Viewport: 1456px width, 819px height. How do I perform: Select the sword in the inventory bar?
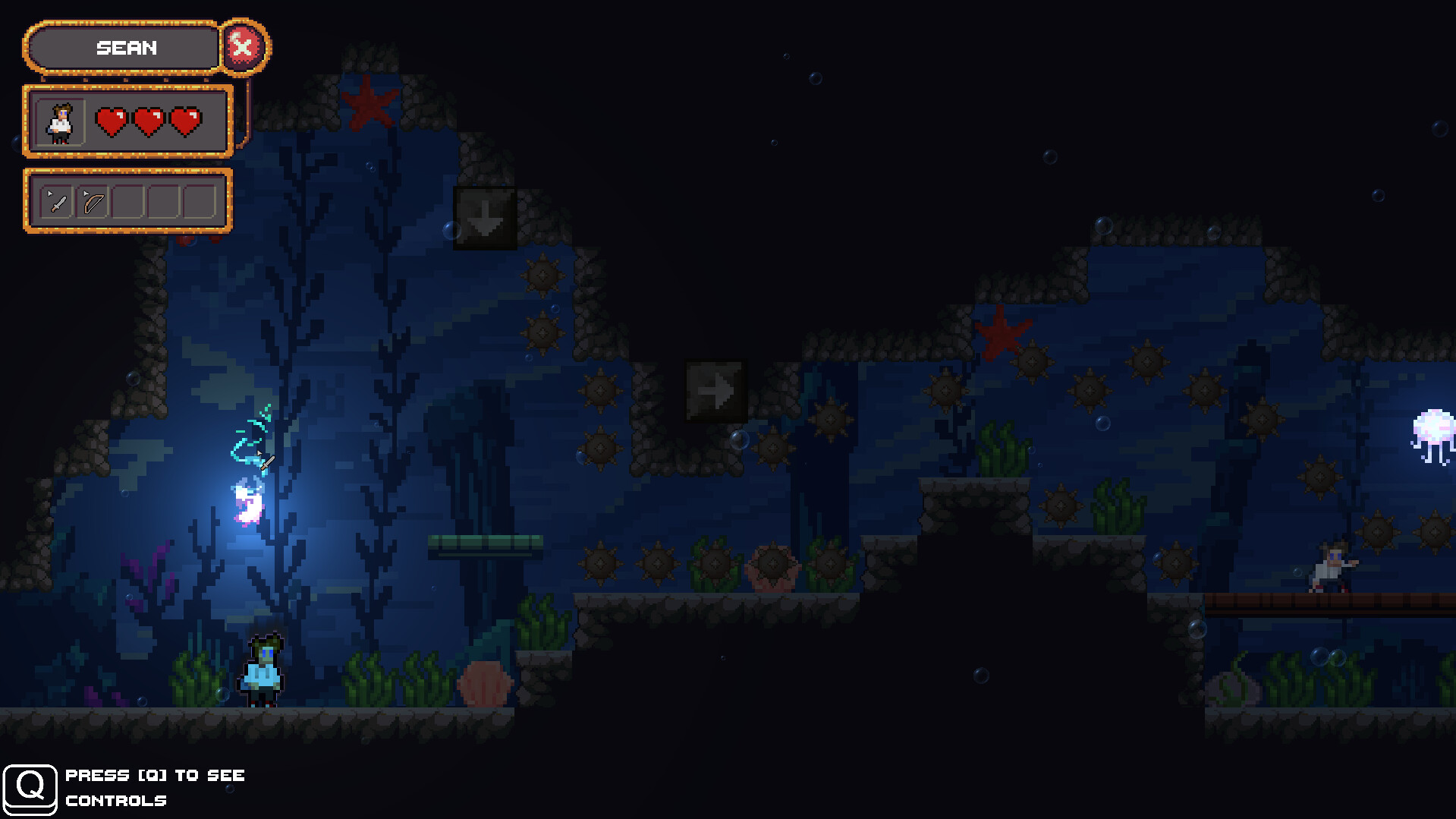56,200
